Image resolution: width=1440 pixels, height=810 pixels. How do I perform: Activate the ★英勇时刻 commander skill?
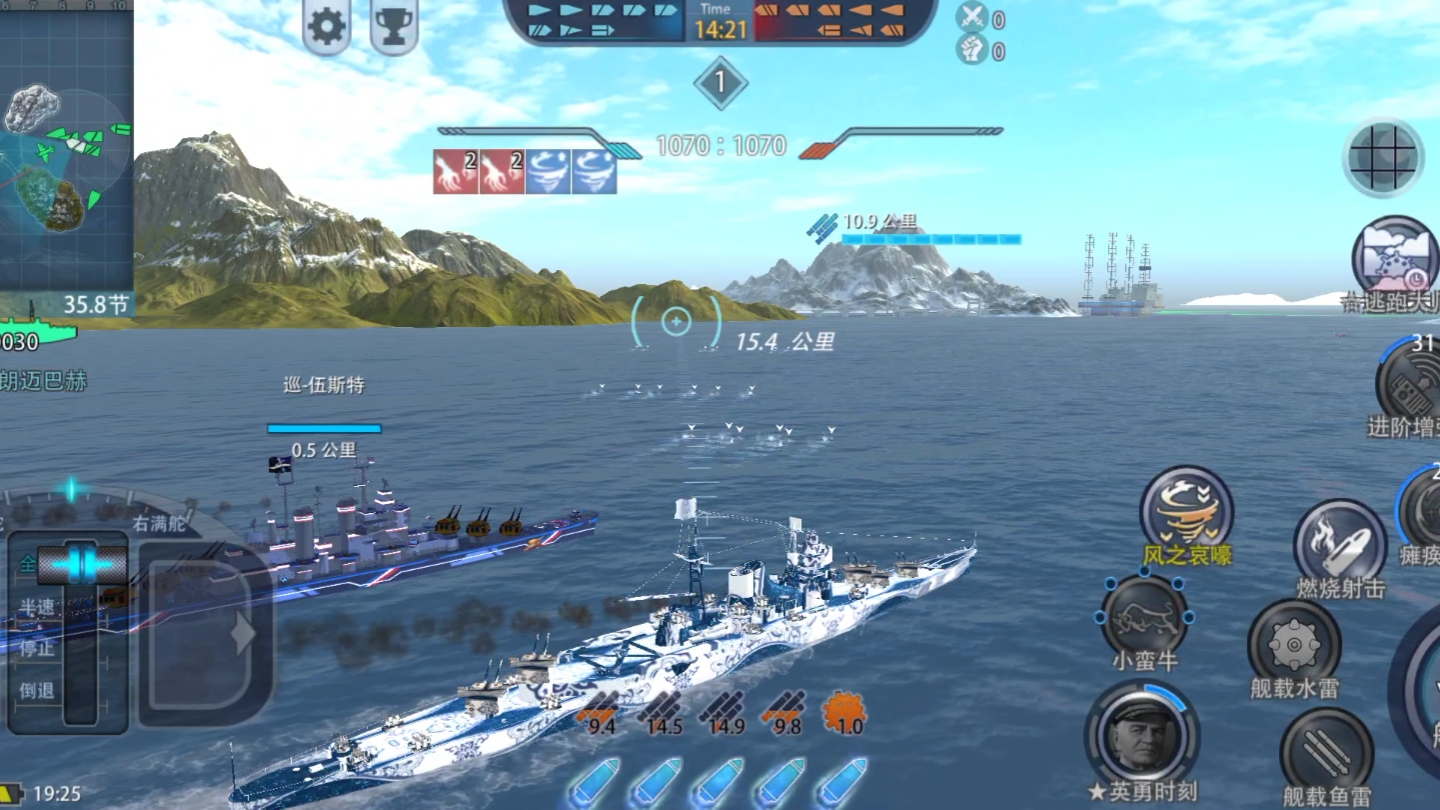point(1142,735)
